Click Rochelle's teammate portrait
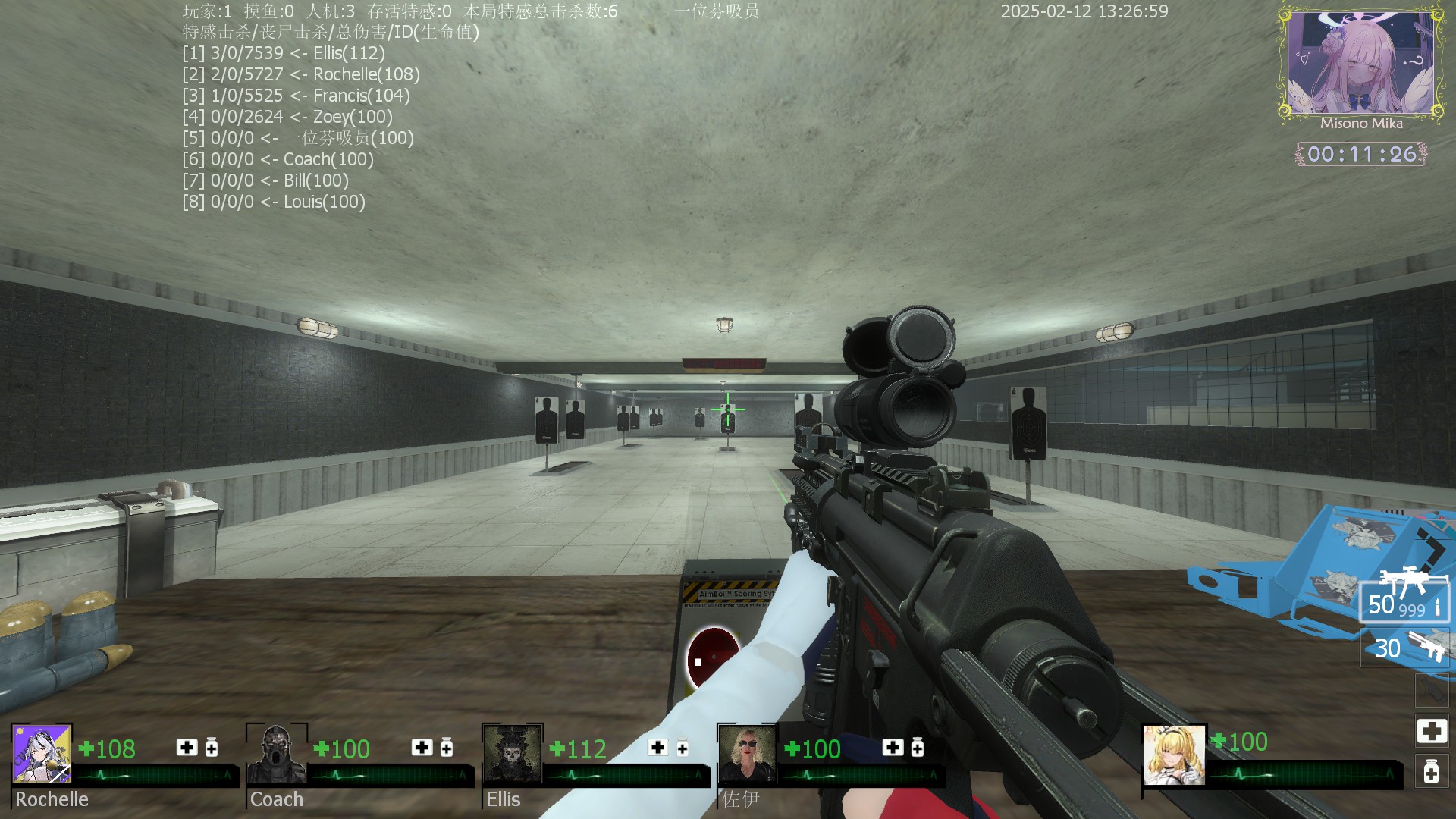This screenshot has width=1456, height=819. coord(42,754)
